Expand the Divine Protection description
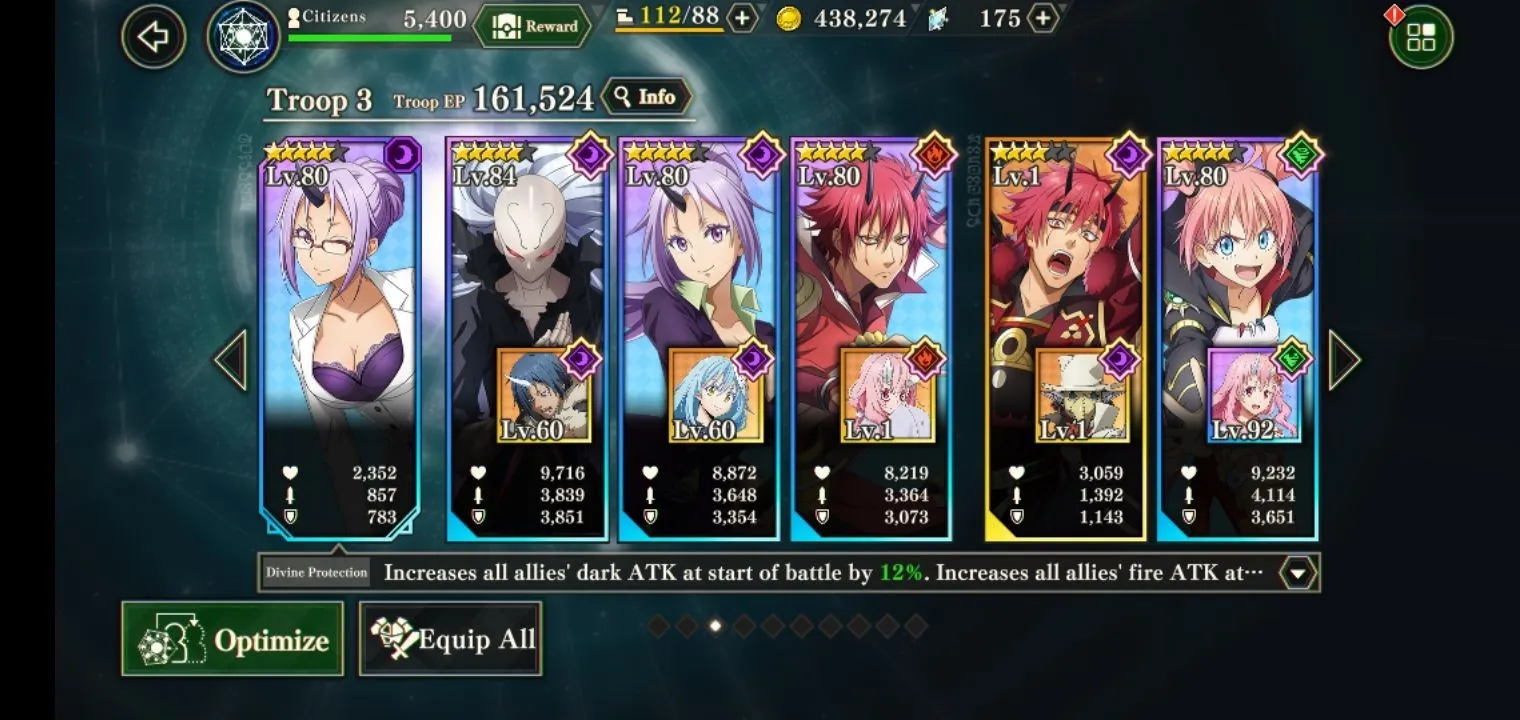1520x720 pixels. [1297, 573]
